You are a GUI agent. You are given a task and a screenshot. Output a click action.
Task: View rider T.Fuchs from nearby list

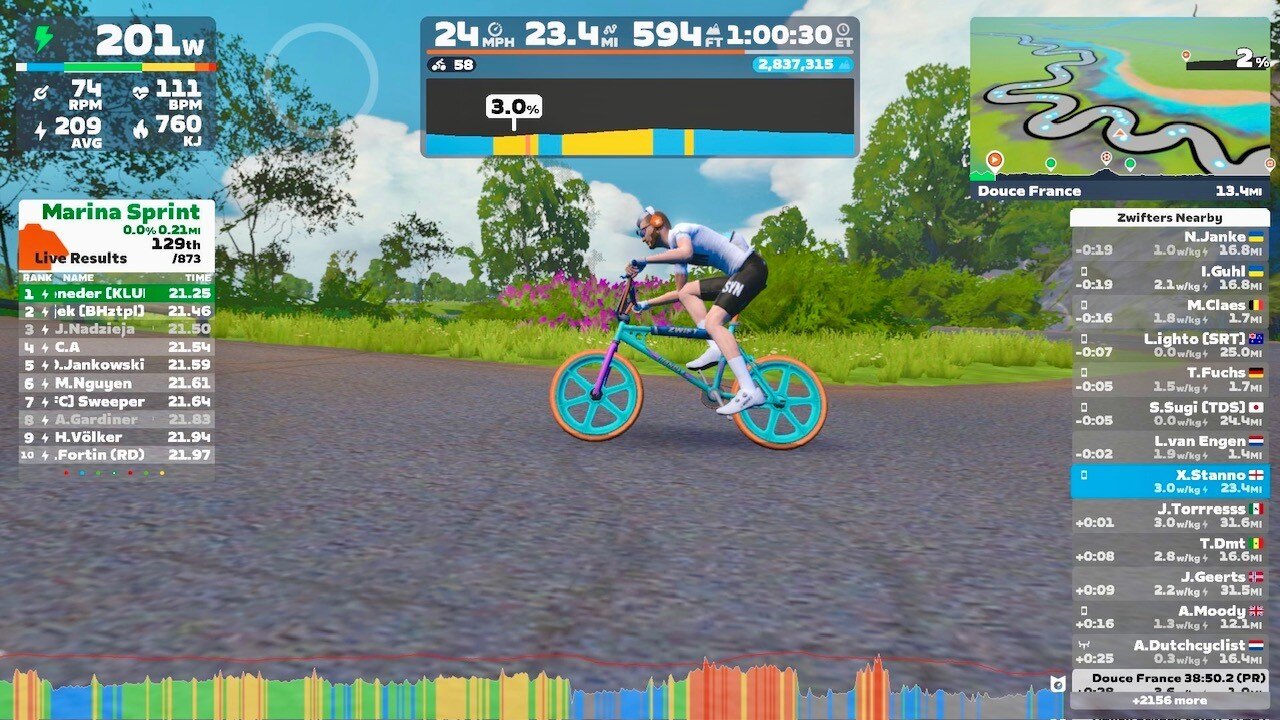pyautogui.click(x=1169, y=380)
